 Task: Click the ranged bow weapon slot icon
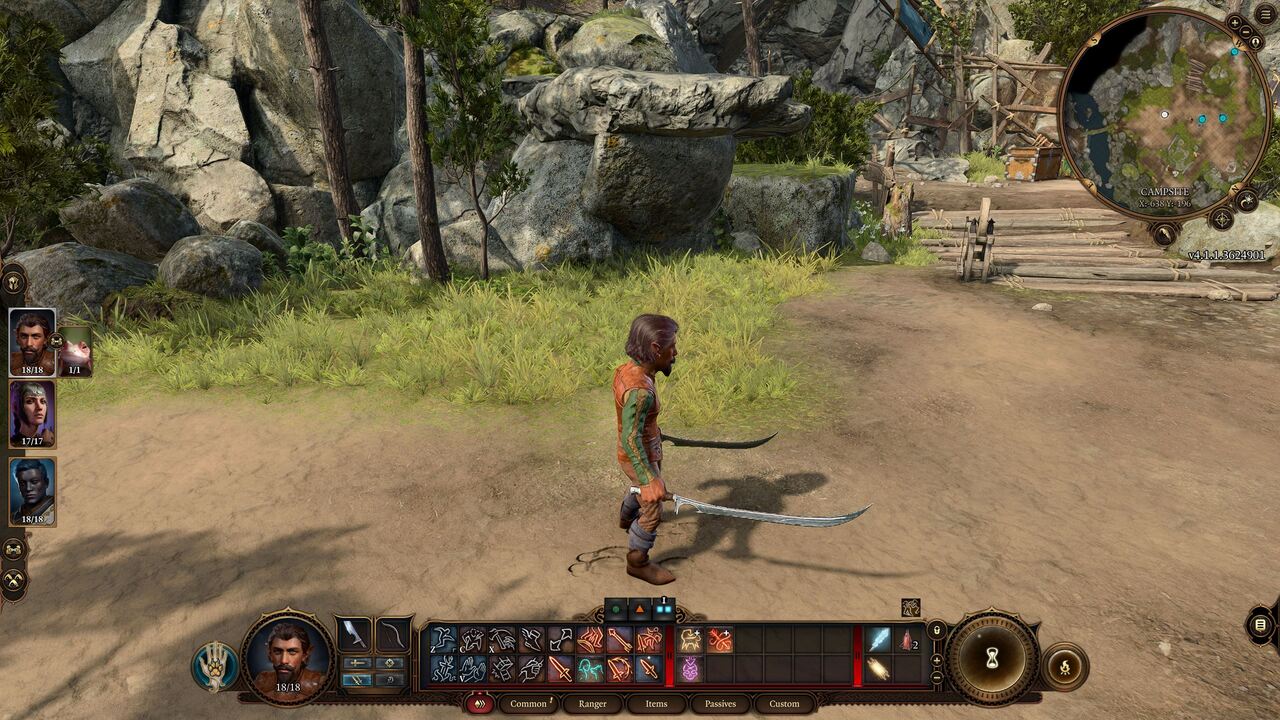click(x=392, y=635)
